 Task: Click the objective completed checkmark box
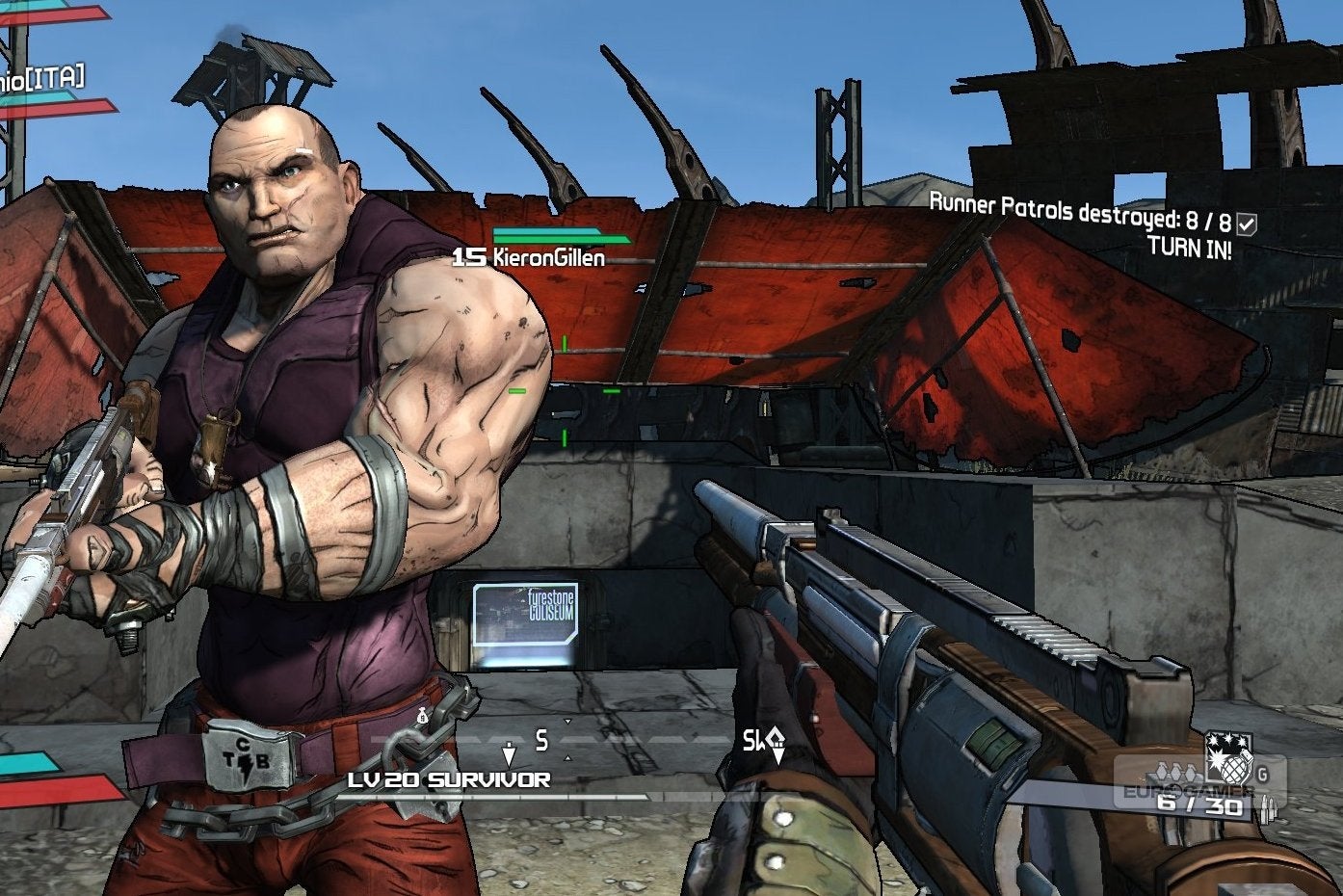tap(1247, 224)
